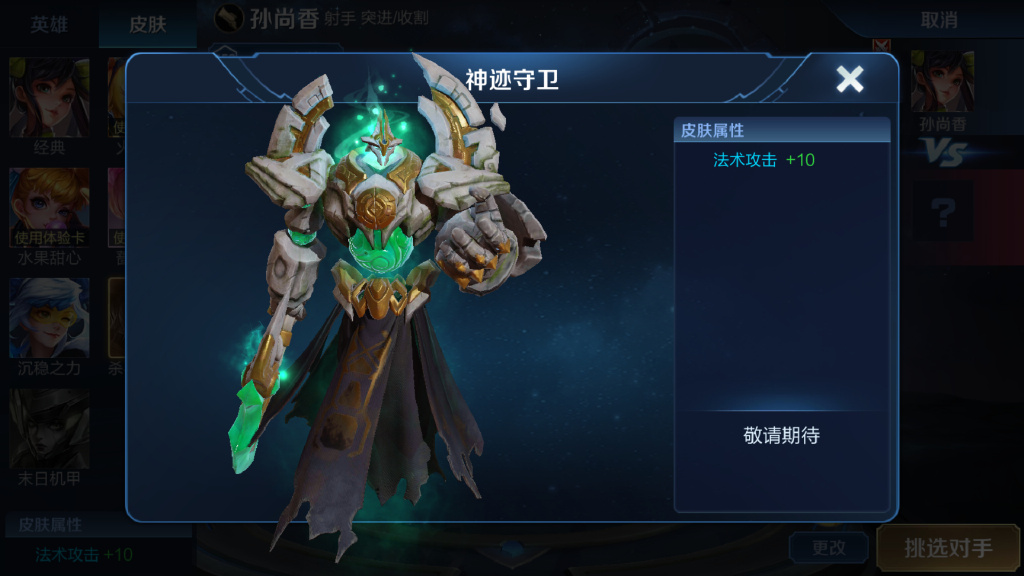Click the 挑选对手 button
This screenshot has height=576, width=1024.
(x=948, y=548)
